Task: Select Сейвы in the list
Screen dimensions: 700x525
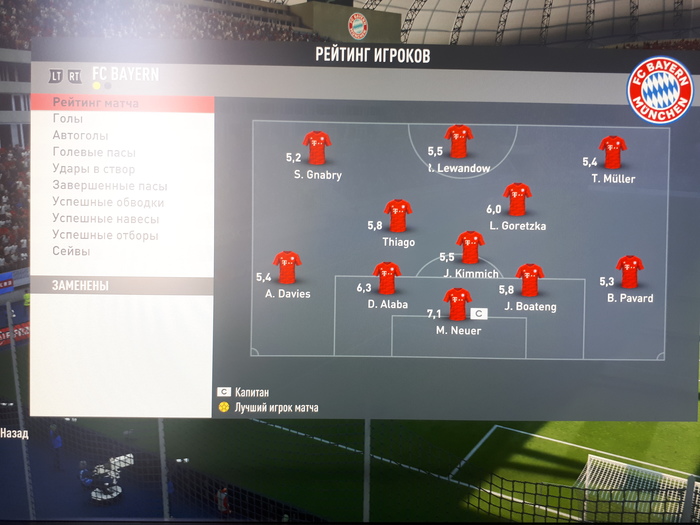Action: pyautogui.click(x=71, y=251)
